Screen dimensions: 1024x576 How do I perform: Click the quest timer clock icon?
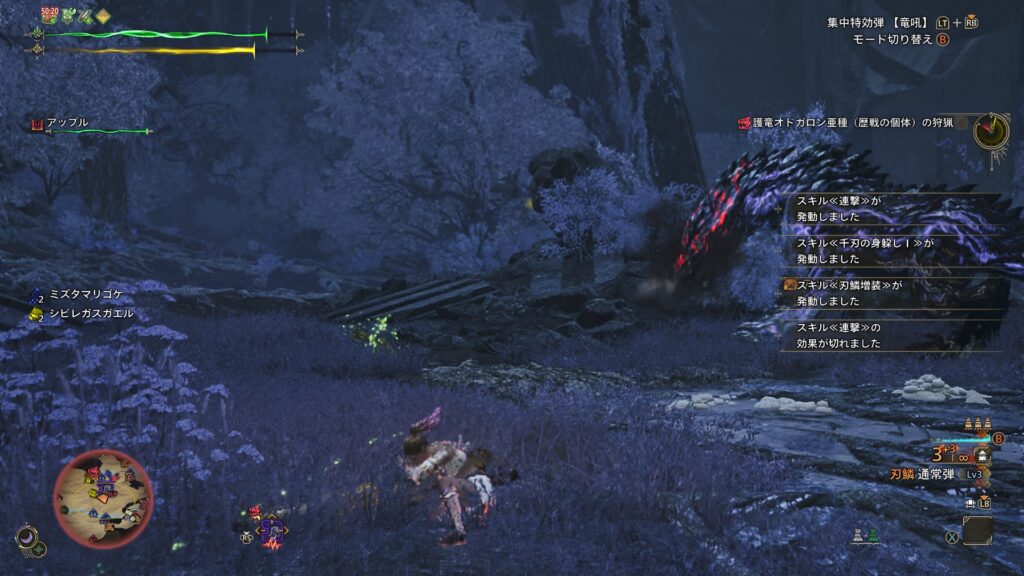(x=991, y=130)
